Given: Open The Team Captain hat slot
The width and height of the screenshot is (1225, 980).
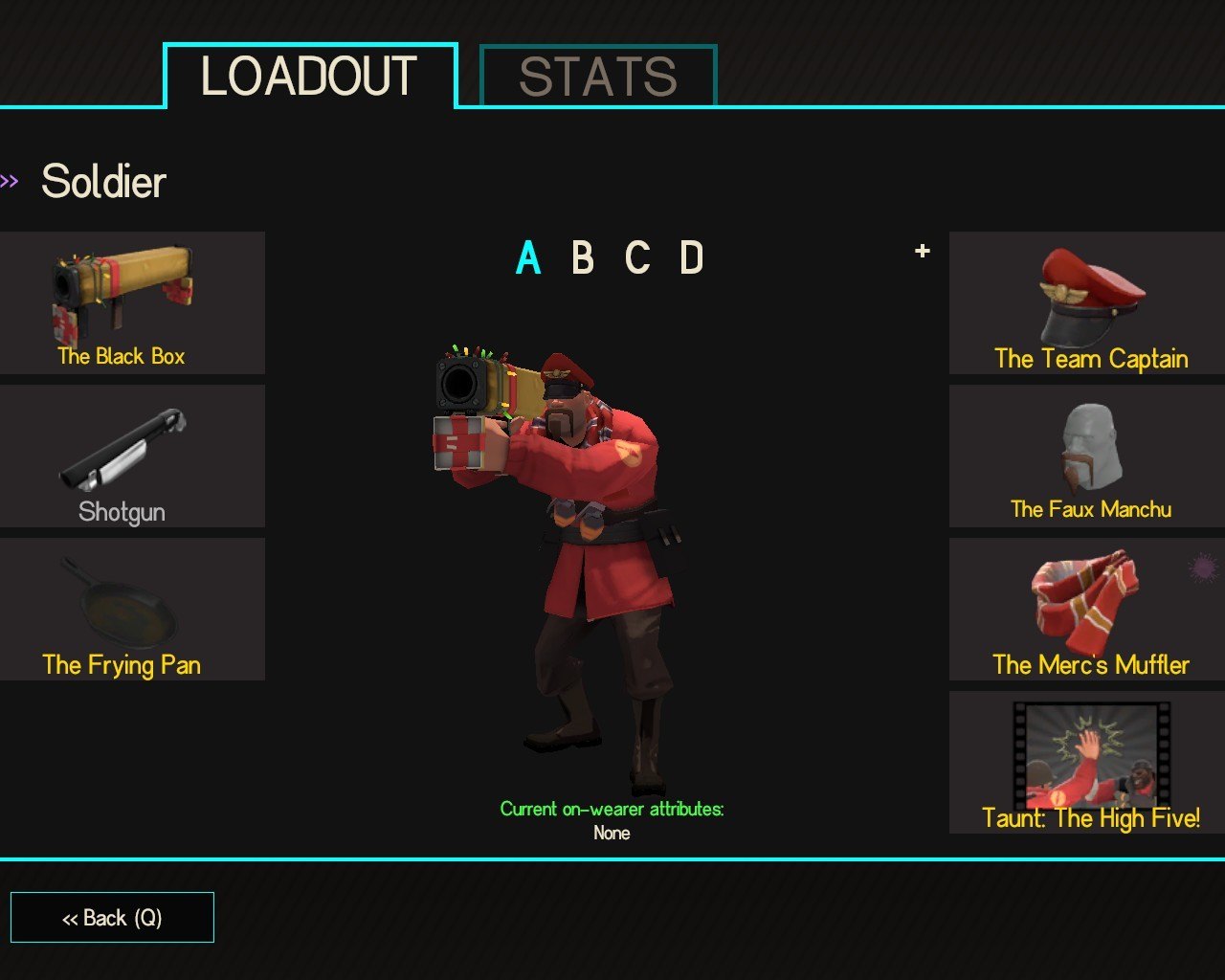Looking at the screenshot, I should click(x=1087, y=302).
